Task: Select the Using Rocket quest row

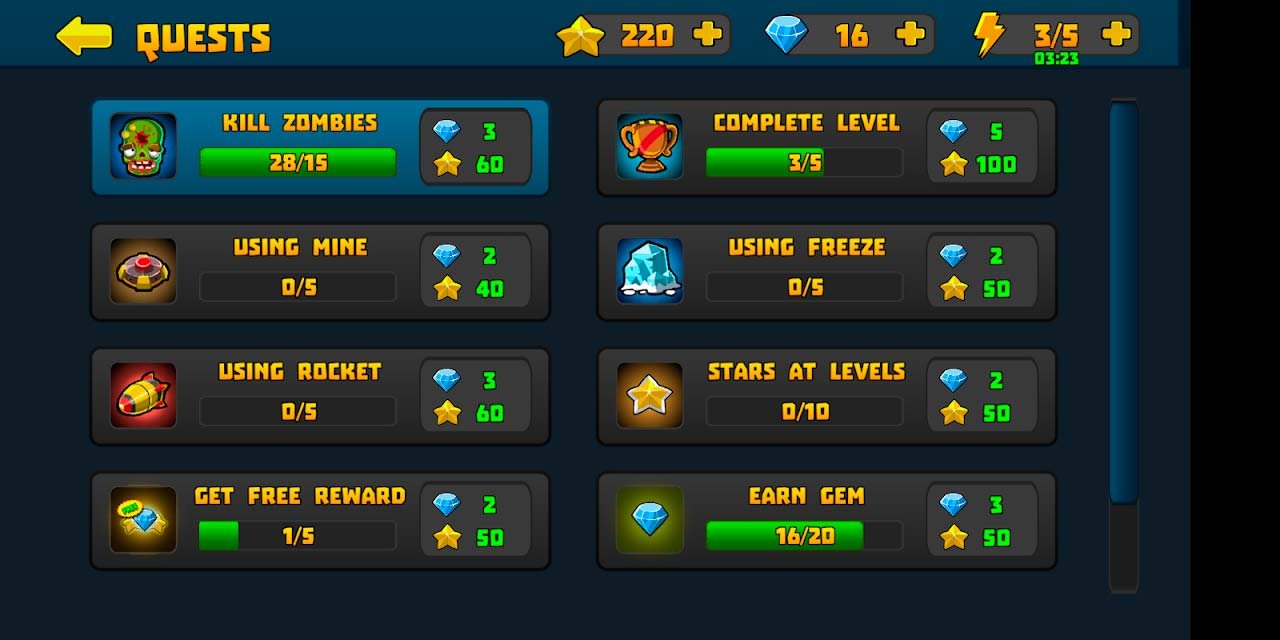Action: 320,396
